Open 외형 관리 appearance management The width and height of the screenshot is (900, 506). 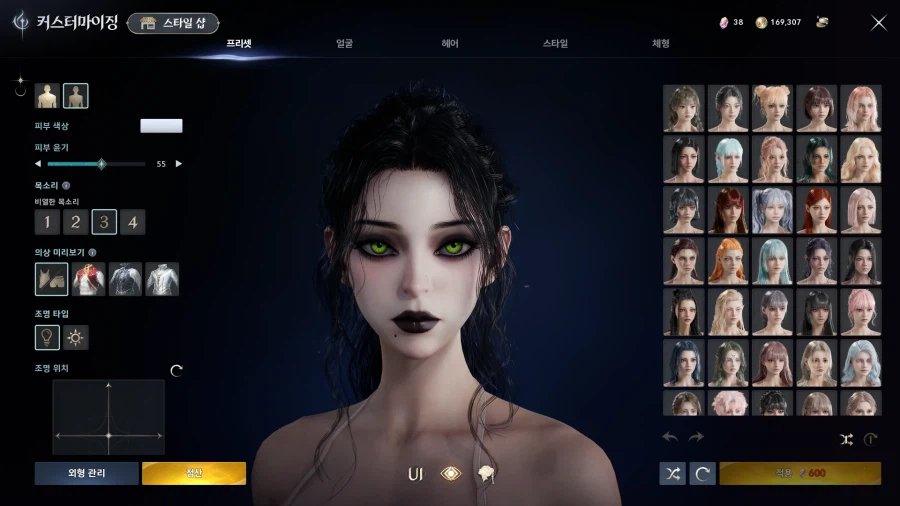(x=86, y=473)
